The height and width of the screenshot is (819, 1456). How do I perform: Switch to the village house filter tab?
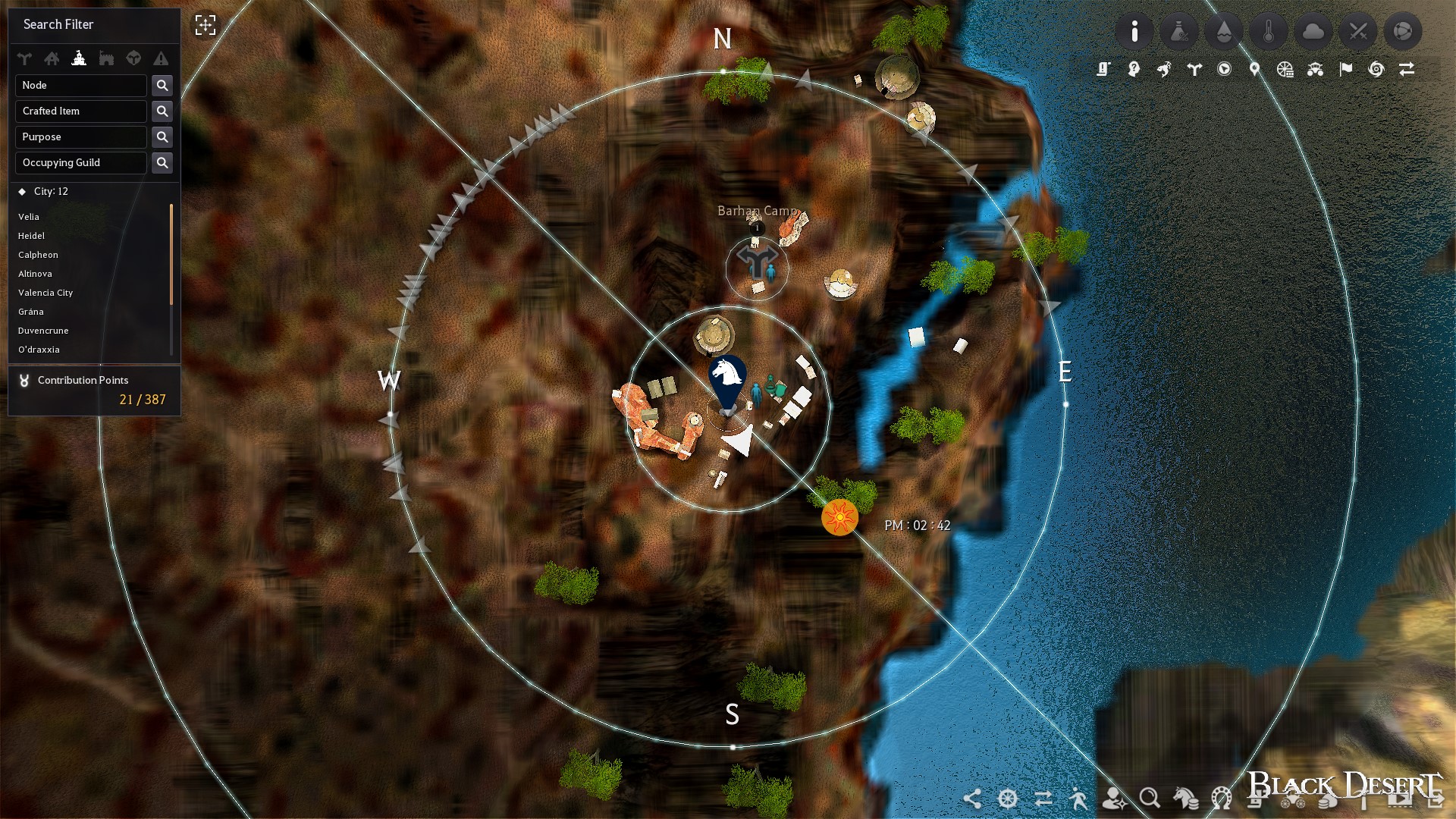(x=52, y=58)
